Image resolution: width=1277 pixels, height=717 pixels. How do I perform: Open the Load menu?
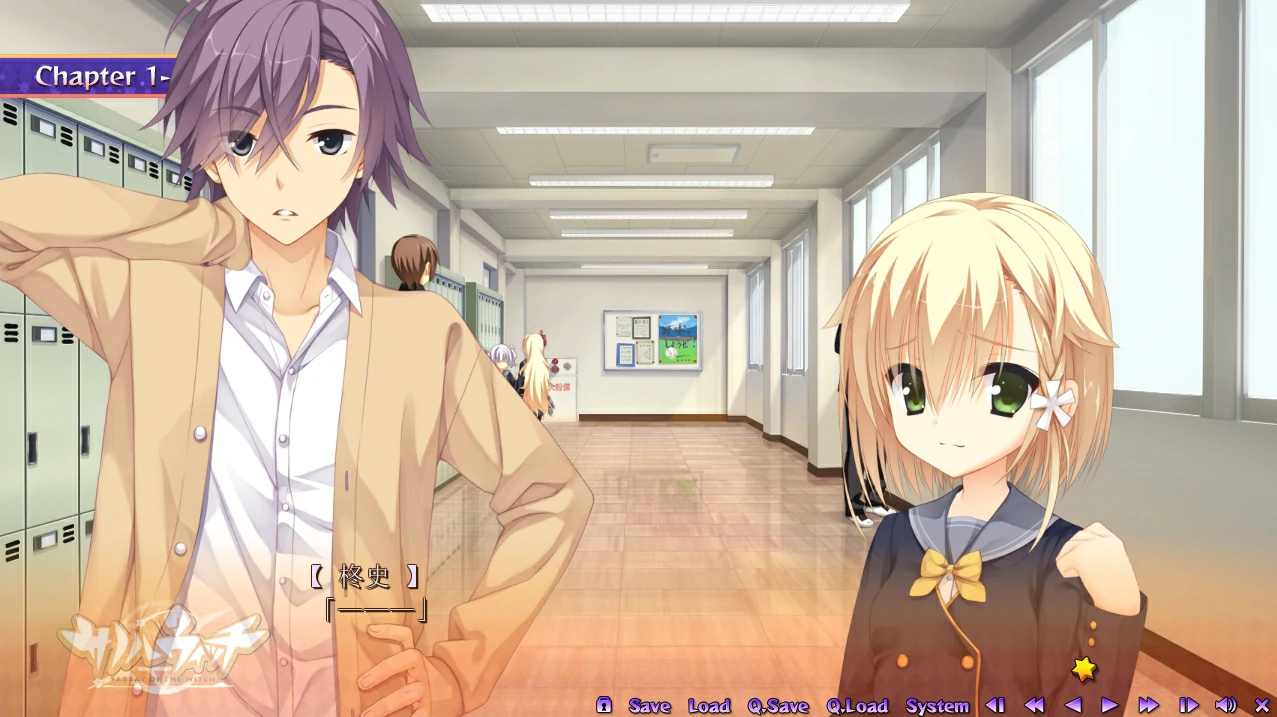709,706
